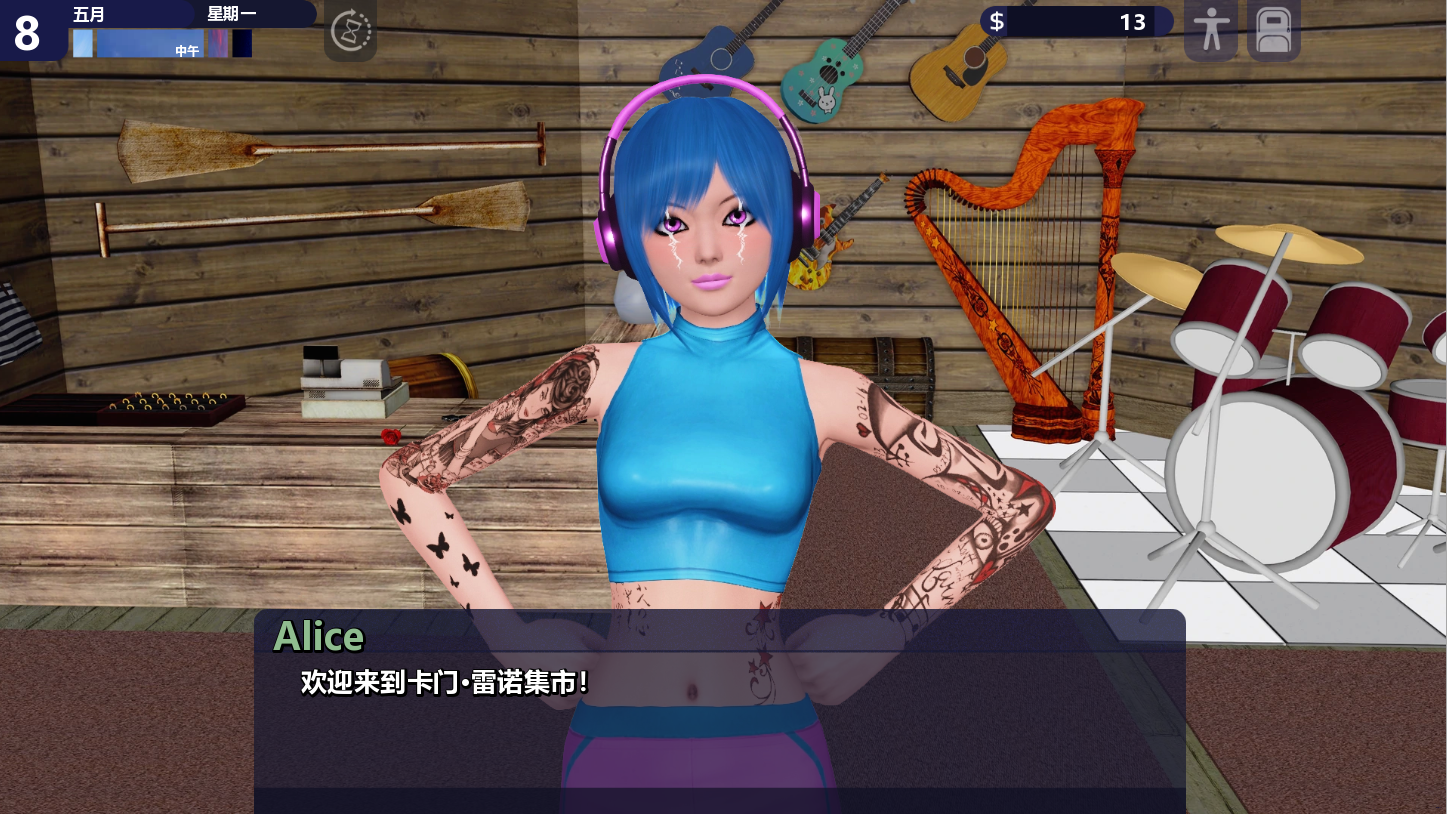Screen dimensions: 1447x814
Task: Open the character status figure icon
Action: 1210,30
